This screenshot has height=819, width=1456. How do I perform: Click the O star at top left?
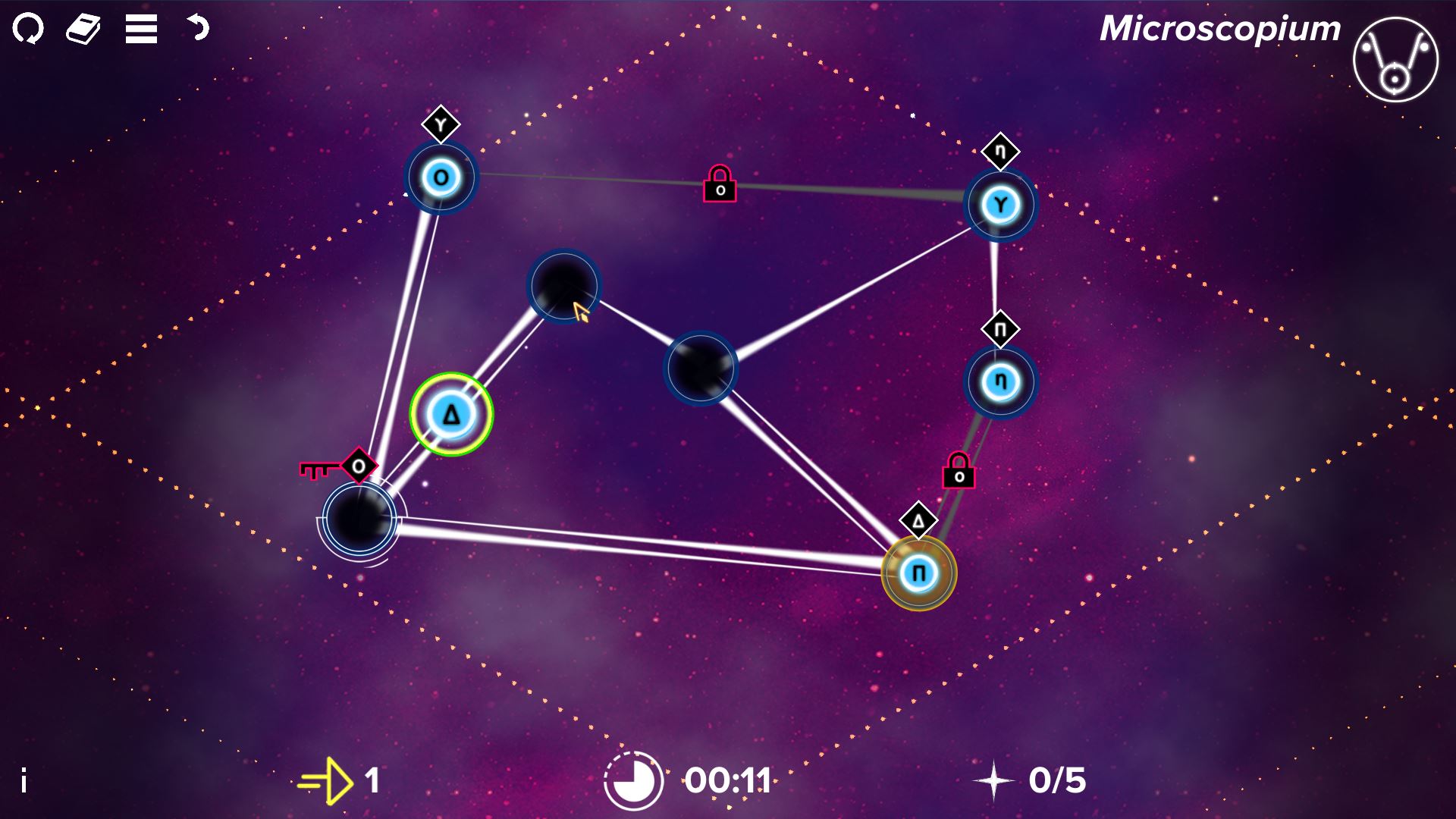(441, 177)
